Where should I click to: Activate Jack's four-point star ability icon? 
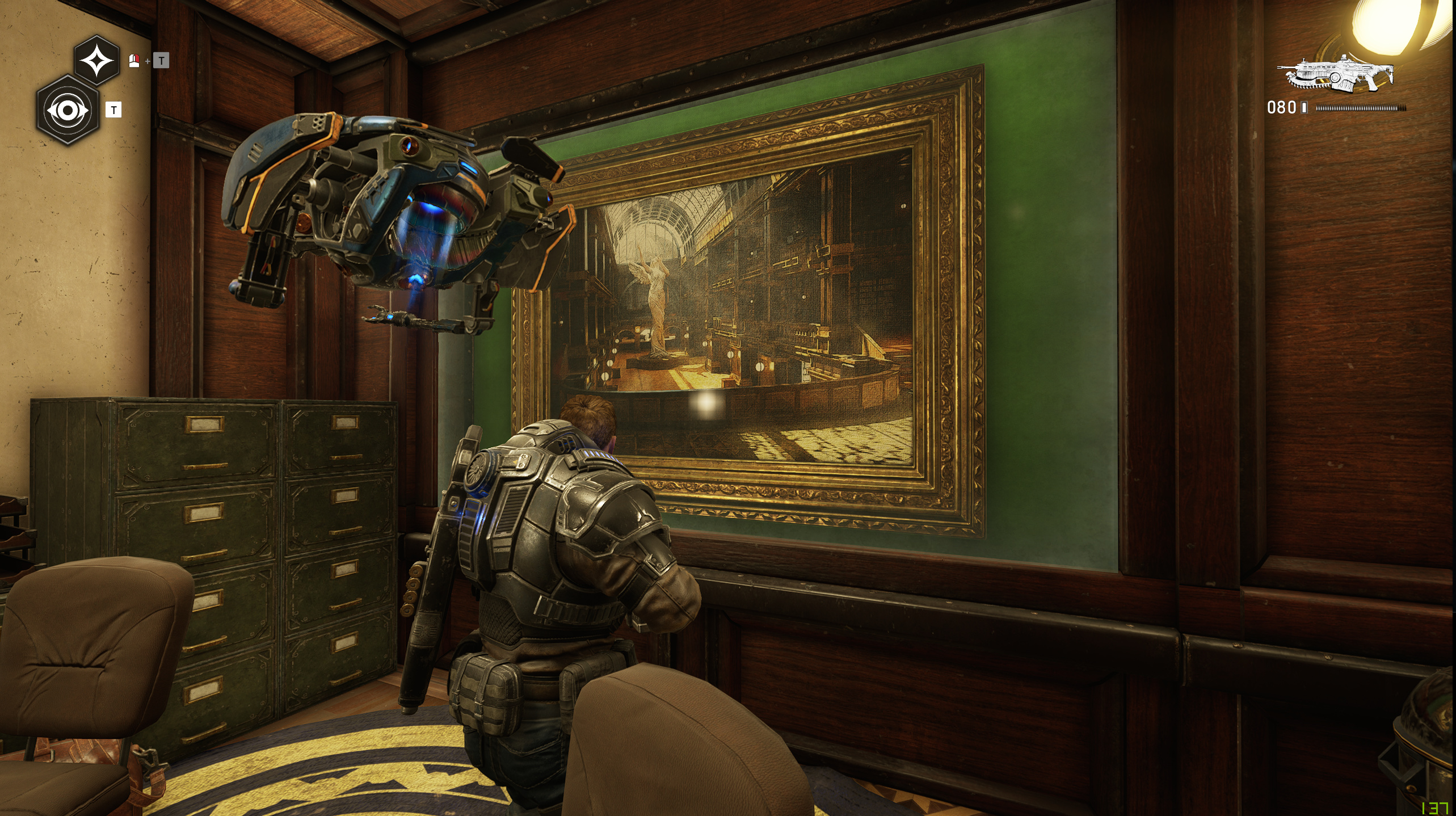click(x=96, y=60)
